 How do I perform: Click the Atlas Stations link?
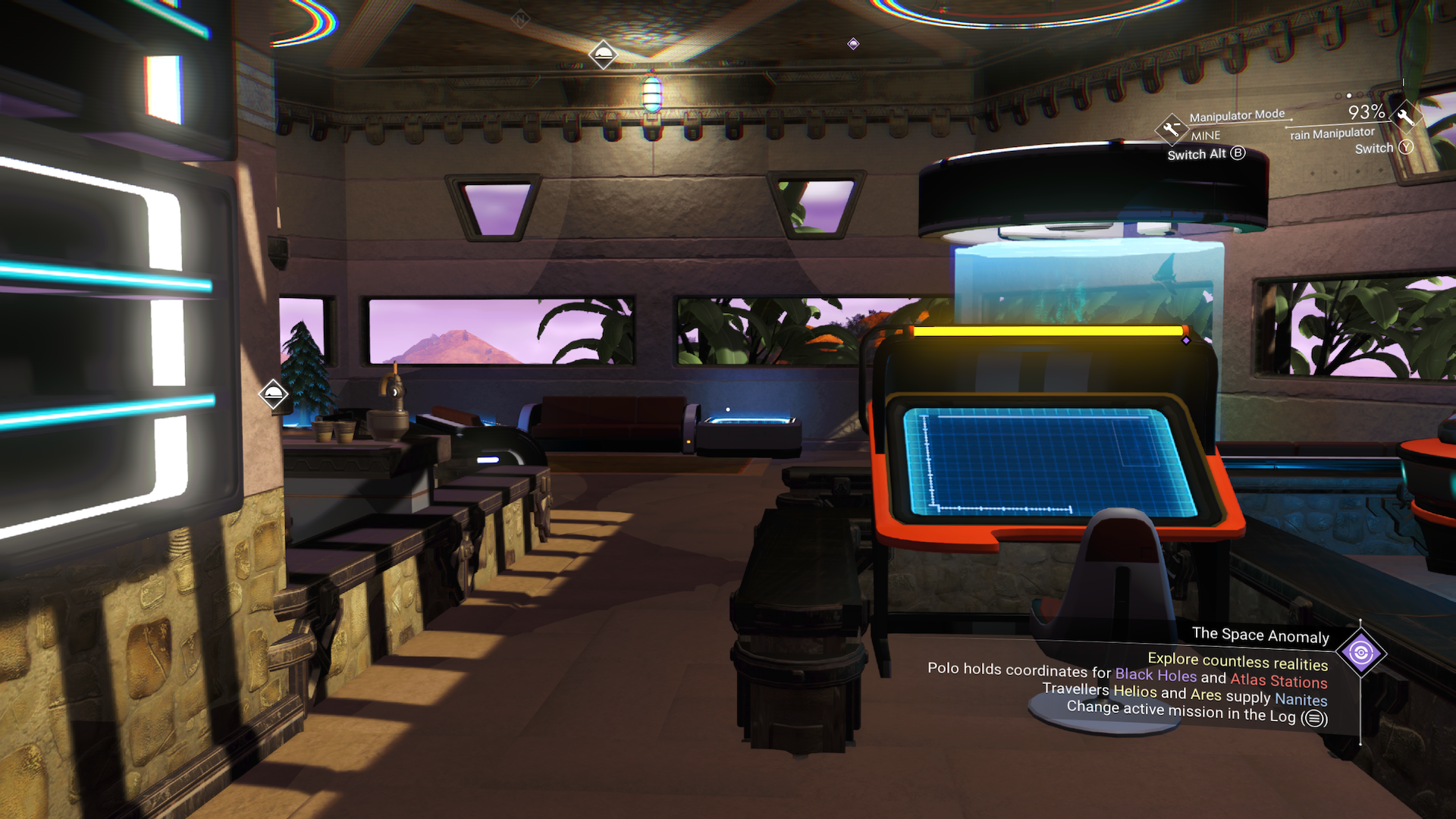pyautogui.click(x=1280, y=679)
